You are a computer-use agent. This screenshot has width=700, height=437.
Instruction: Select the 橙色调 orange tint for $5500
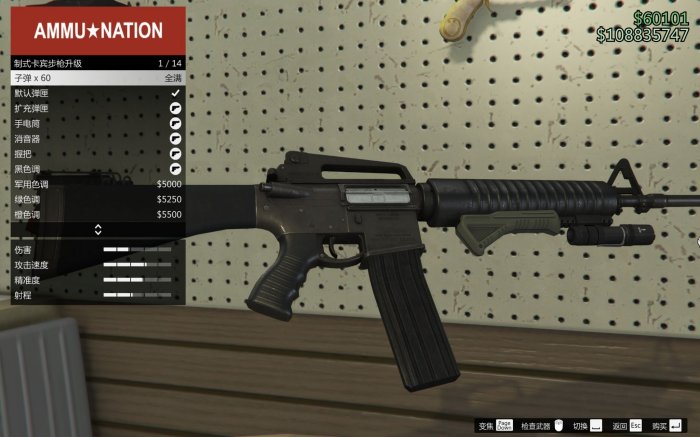(x=97, y=214)
